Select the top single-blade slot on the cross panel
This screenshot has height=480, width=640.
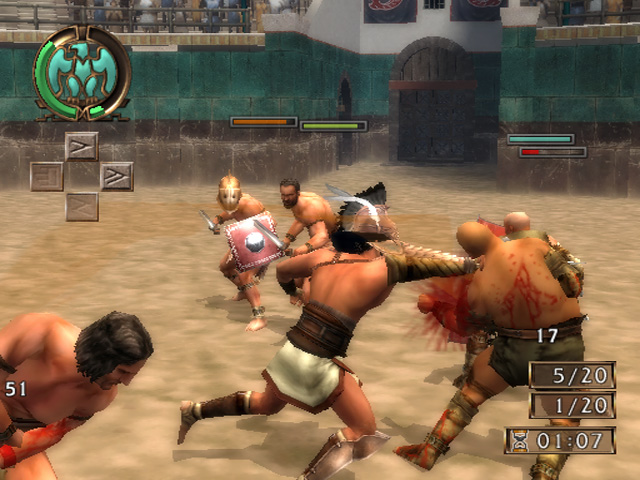82,146
